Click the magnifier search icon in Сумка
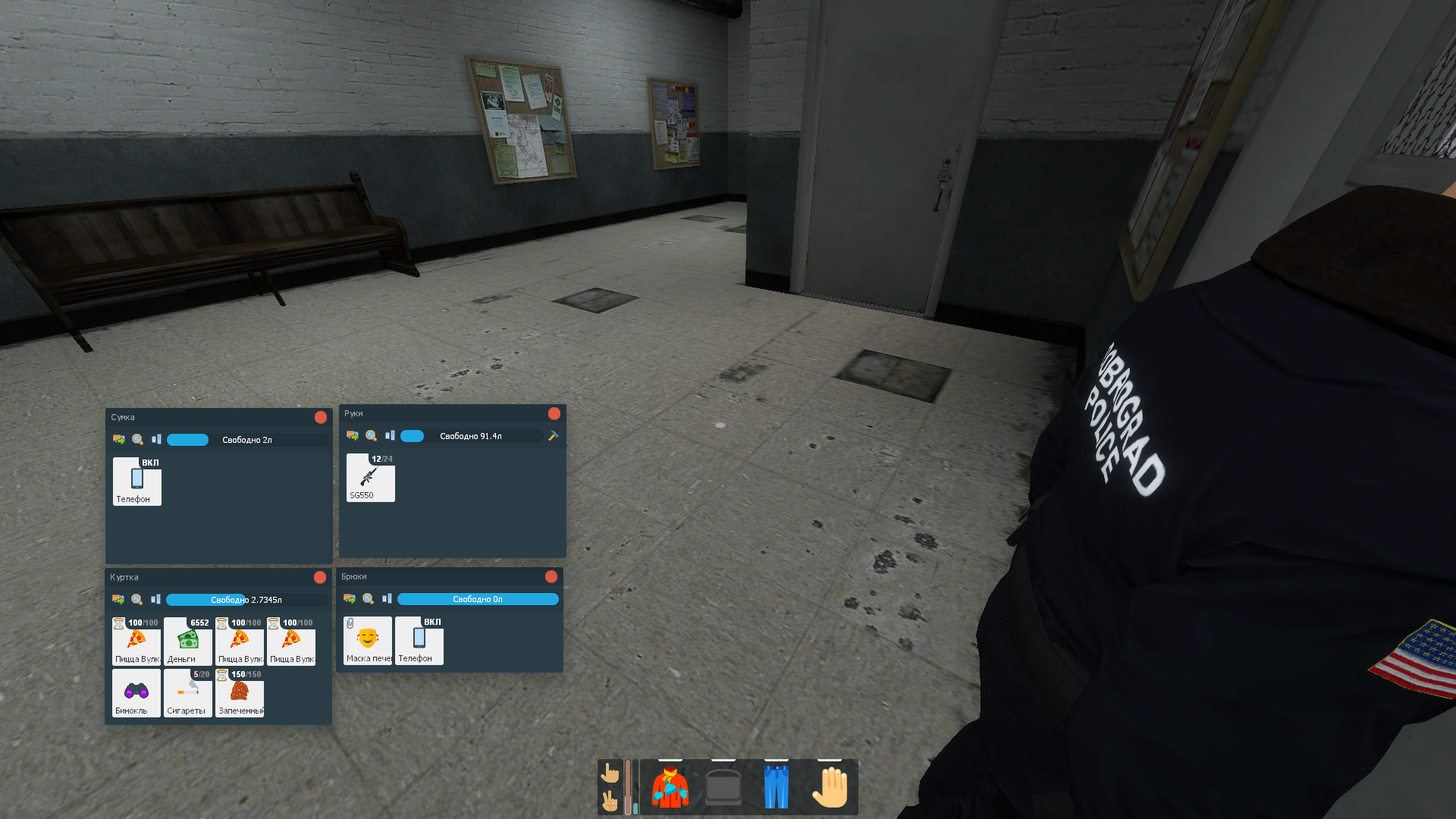This screenshot has width=1456, height=819. tap(137, 440)
